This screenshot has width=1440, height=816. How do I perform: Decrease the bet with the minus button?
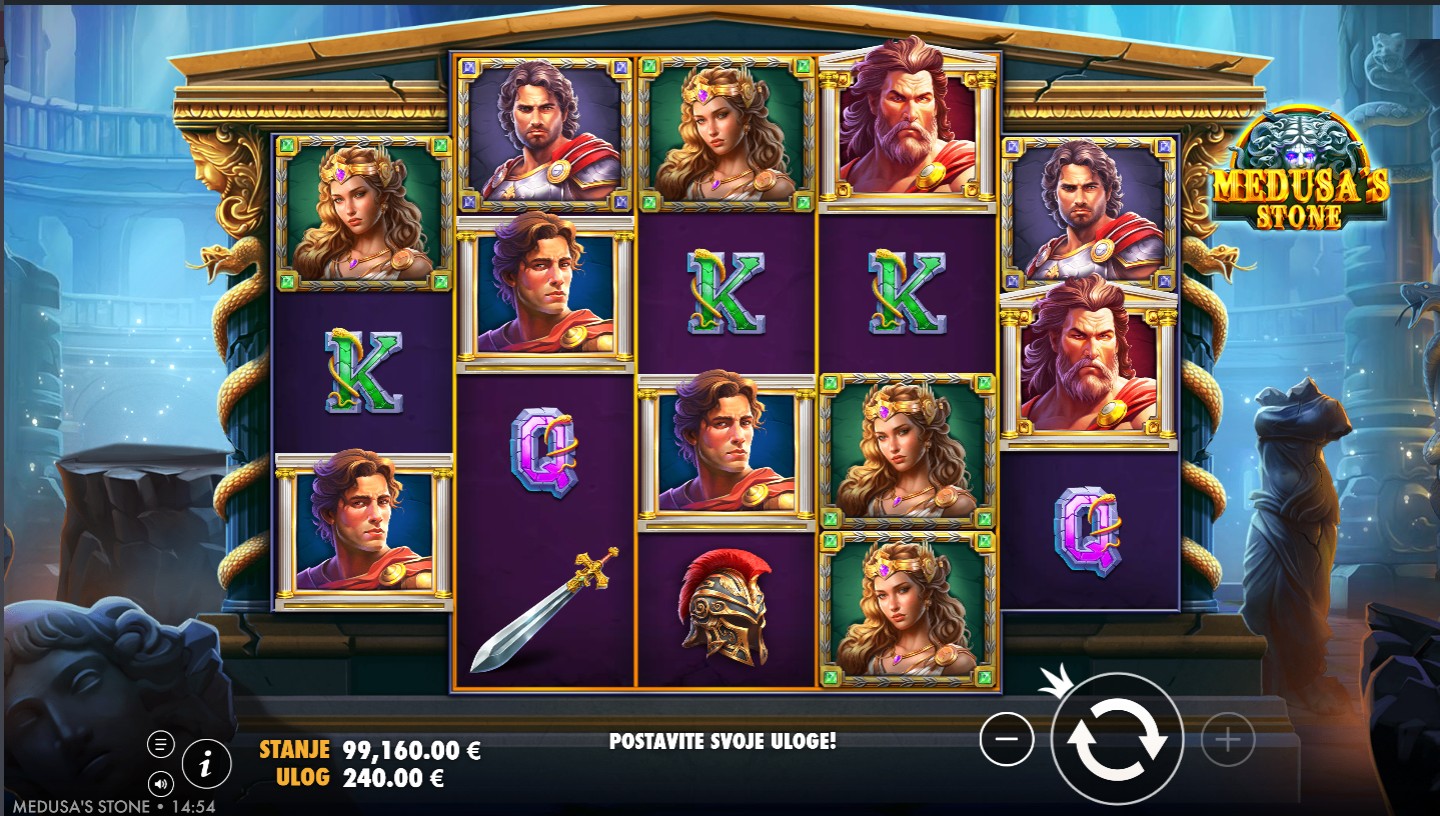[x=1007, y=740]
